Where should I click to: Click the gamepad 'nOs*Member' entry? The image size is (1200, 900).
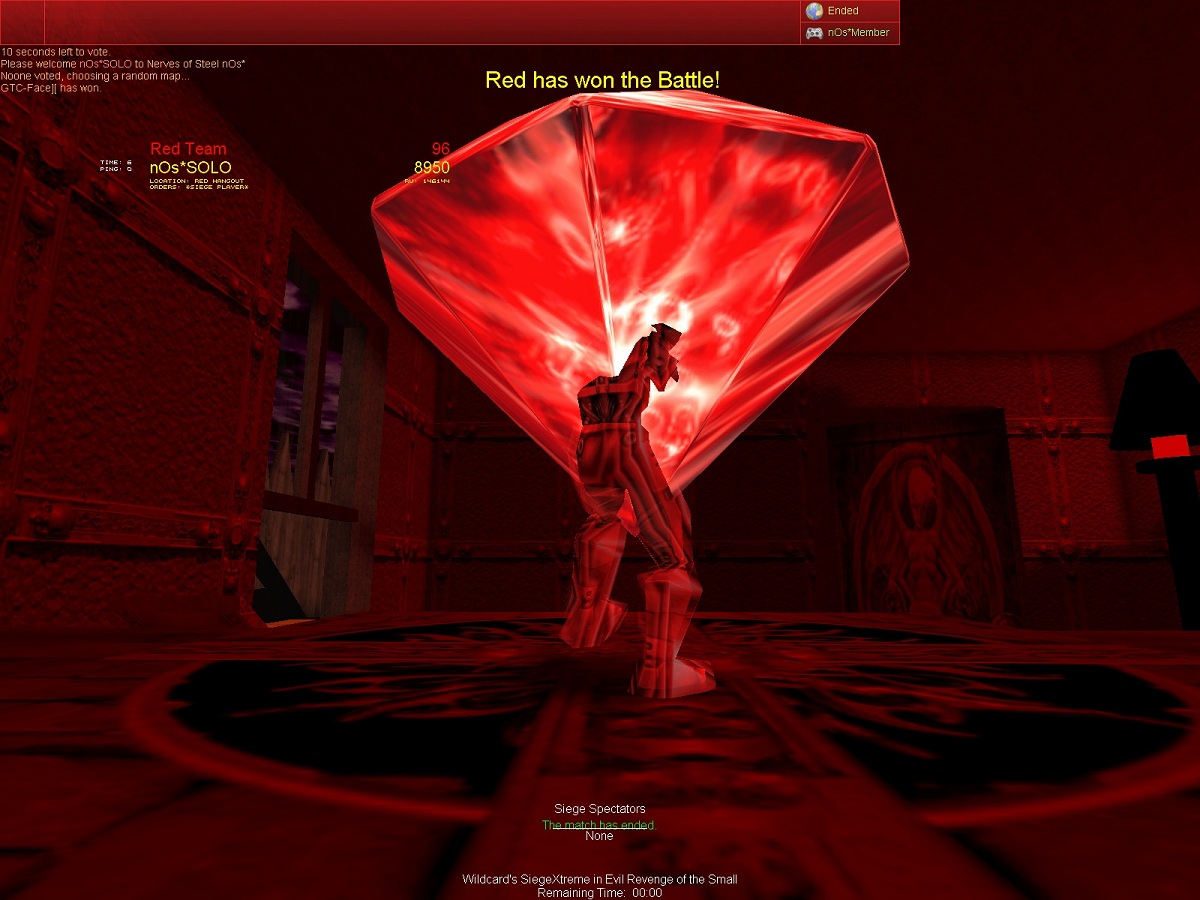[x=848, y=33]
